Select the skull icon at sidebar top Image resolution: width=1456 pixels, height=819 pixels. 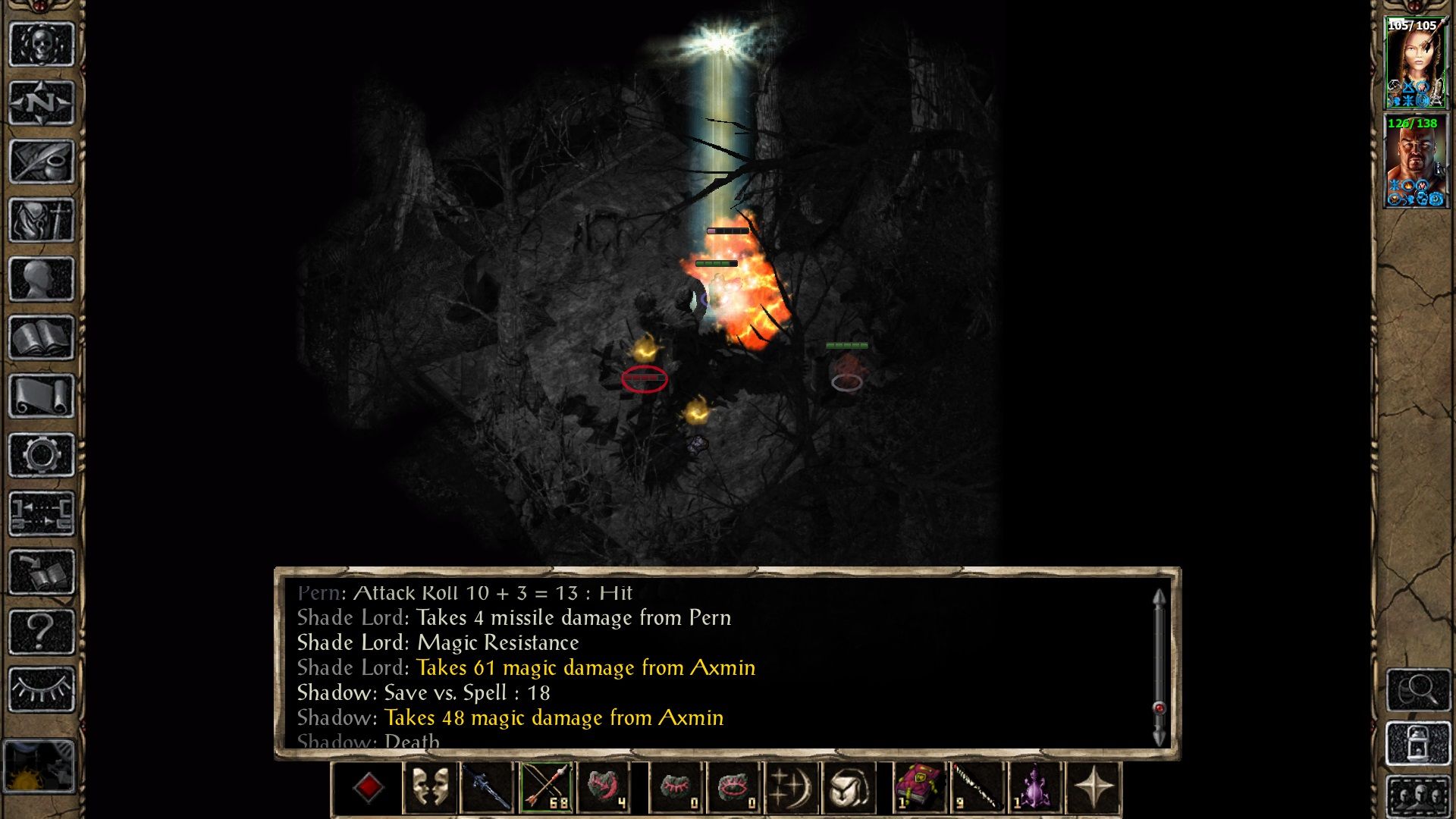40,45
